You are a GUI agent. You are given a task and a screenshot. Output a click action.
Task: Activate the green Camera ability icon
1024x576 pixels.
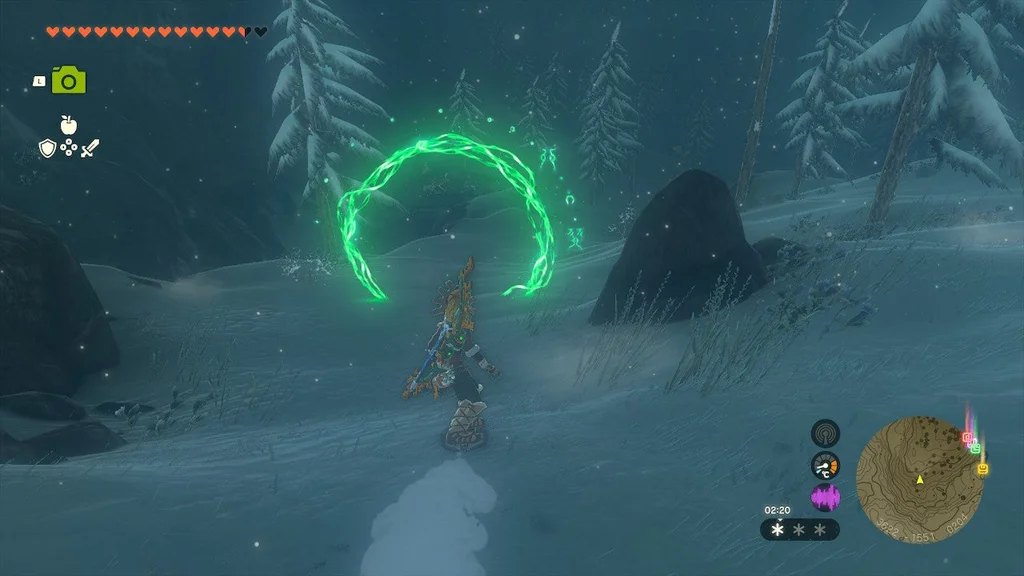(69, 80)
